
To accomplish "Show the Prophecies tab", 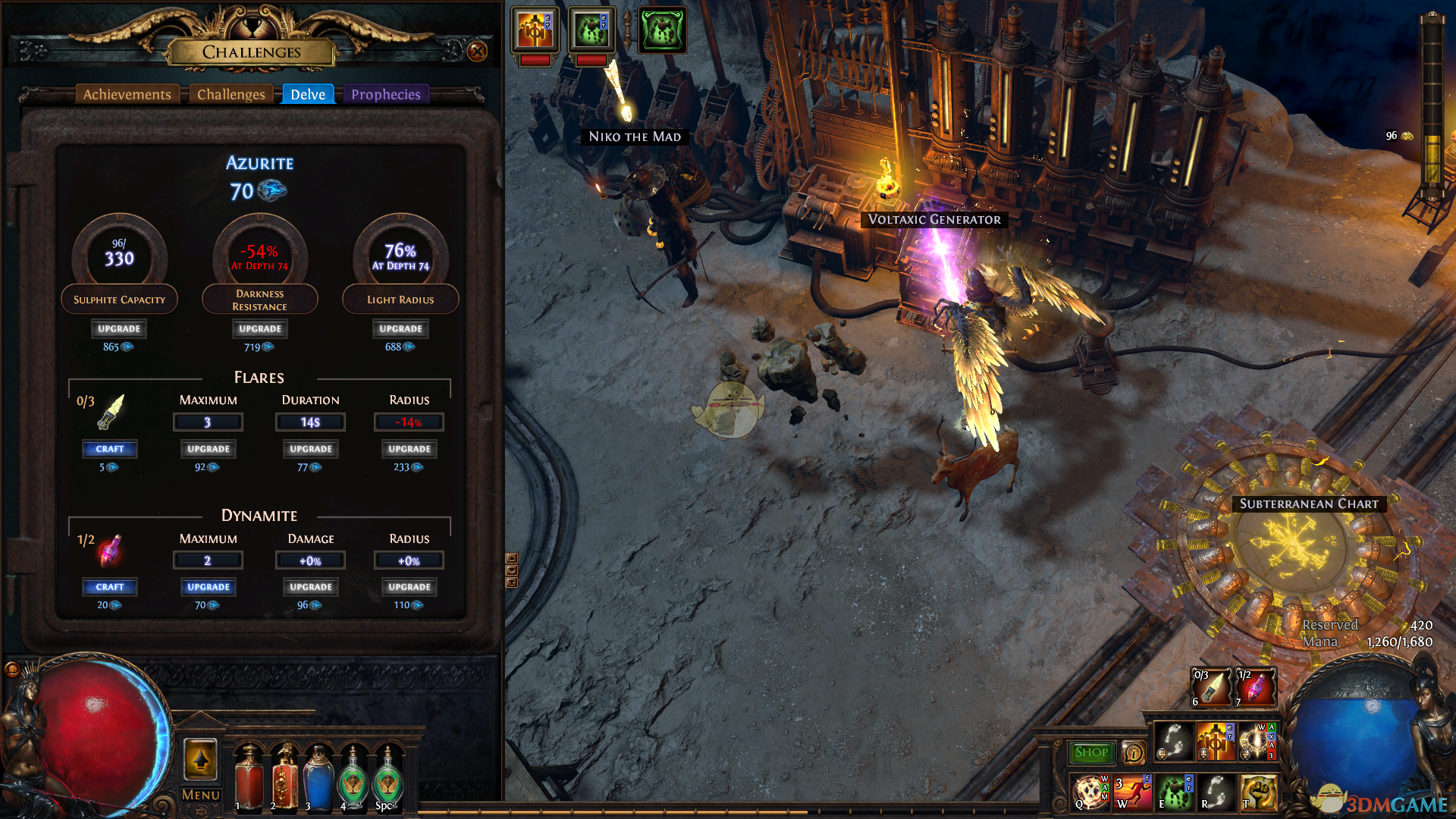I will coord(385,94).
